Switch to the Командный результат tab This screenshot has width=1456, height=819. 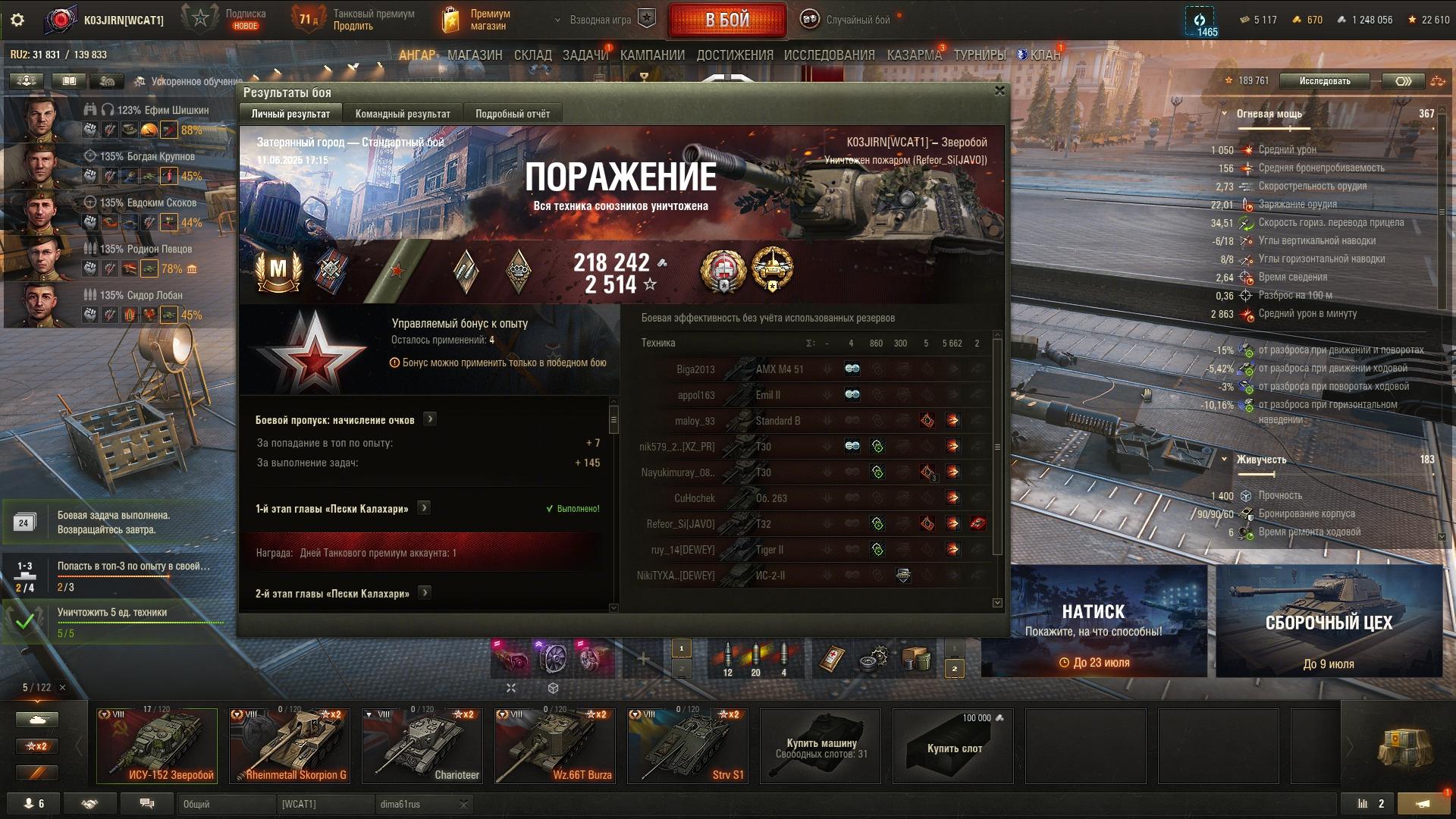pos(403,114)
